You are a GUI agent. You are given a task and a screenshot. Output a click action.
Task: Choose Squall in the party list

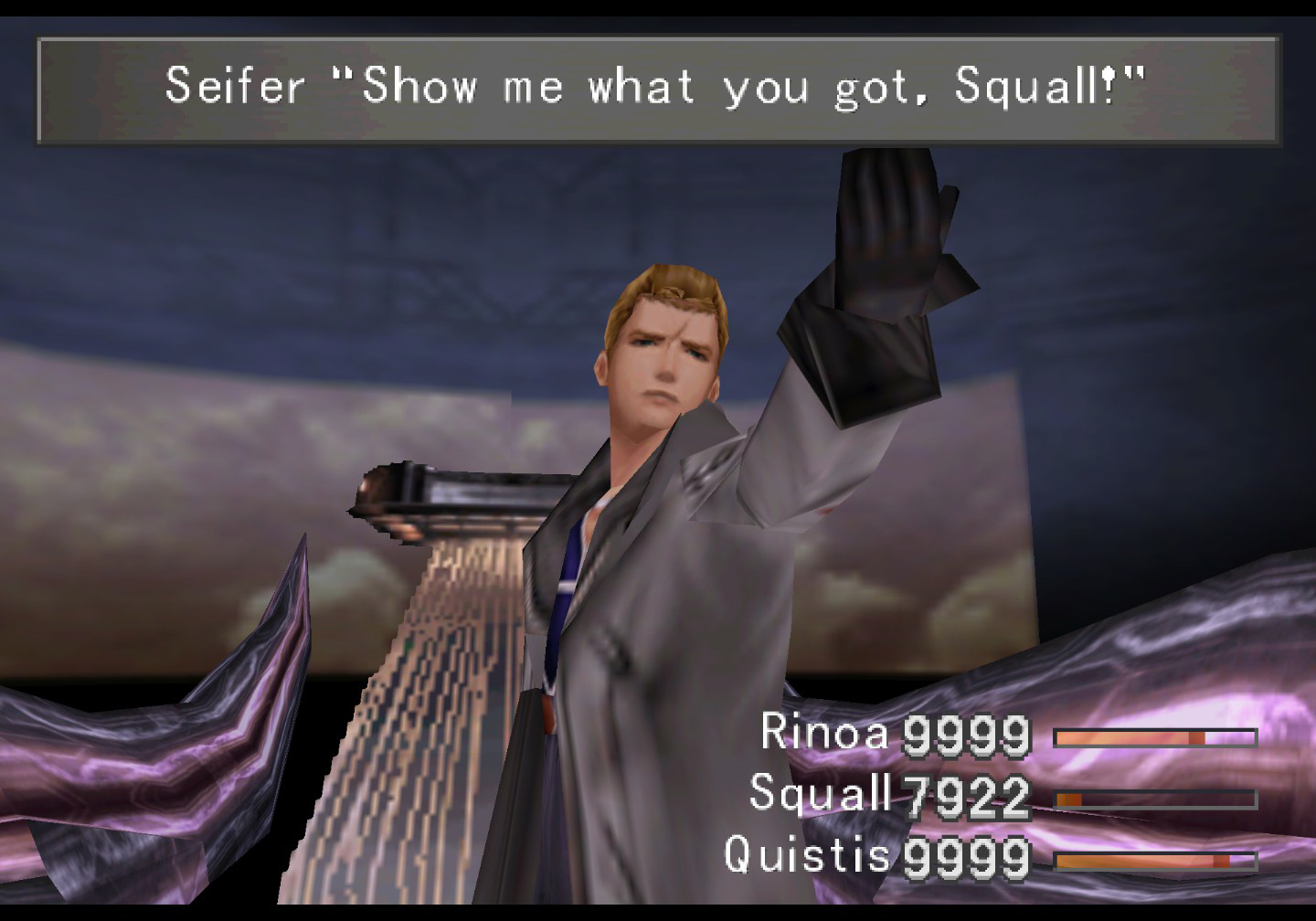point(820,793)
